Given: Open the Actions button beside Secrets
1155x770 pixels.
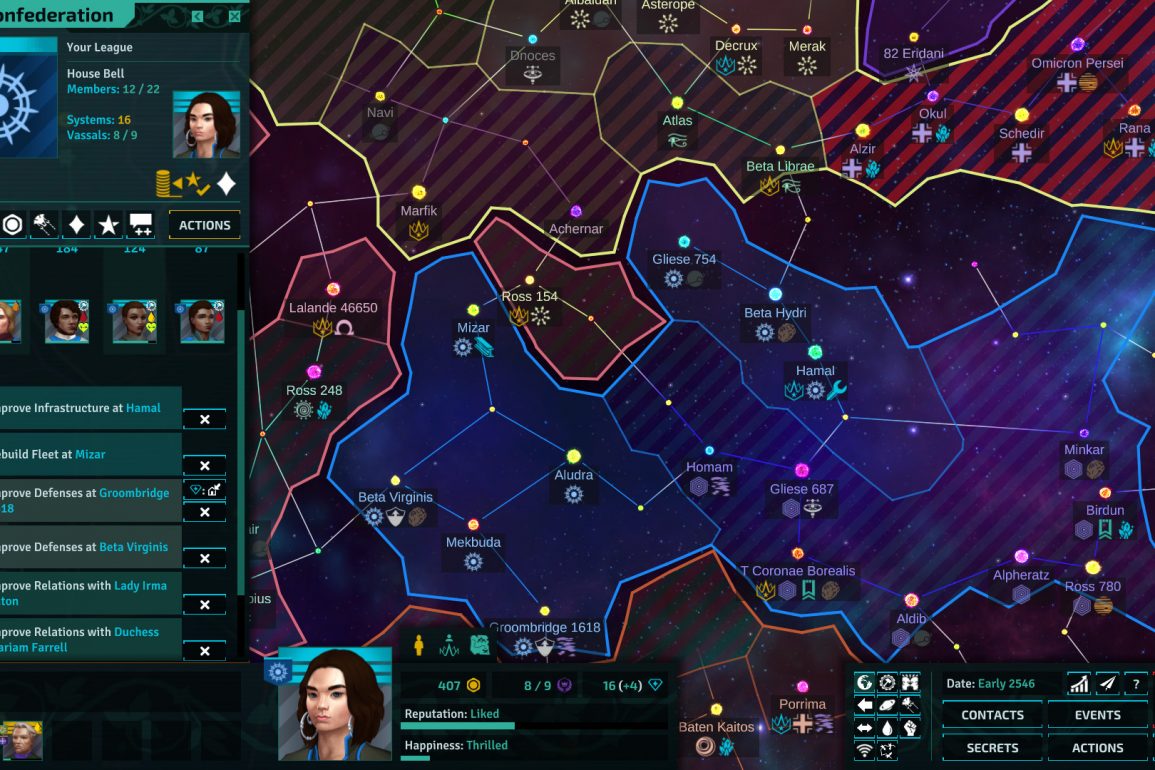Looking at the screenshot, I should point(1097,748).
